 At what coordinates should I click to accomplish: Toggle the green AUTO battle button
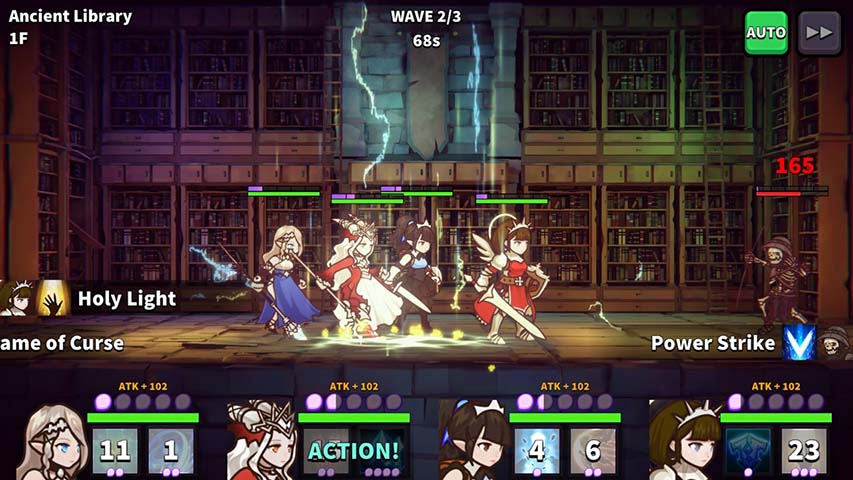pyautogui.click(x=766, y=33)
